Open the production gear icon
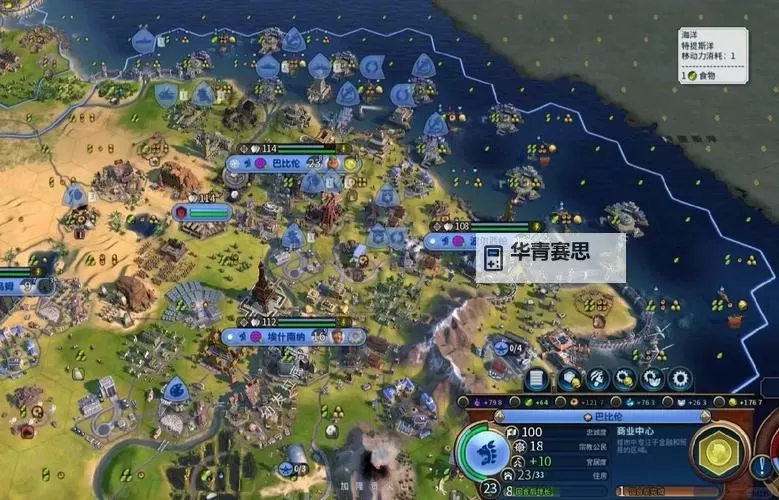The image size is (779, 500). [x=681, y=379]
